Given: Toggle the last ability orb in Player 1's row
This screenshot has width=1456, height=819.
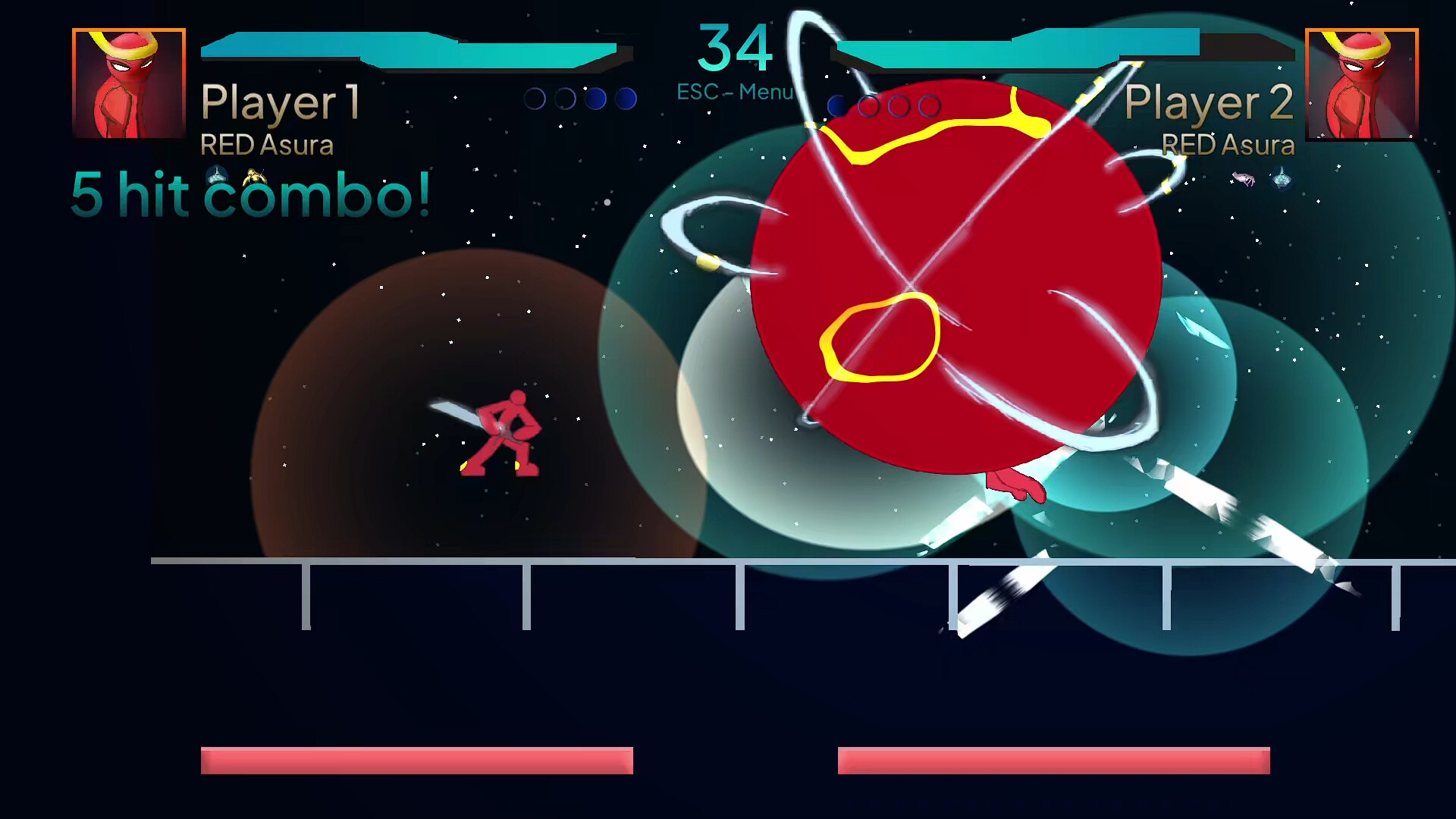Looking at the screenshot, I should pyautogui.click(x=626, y=99).
